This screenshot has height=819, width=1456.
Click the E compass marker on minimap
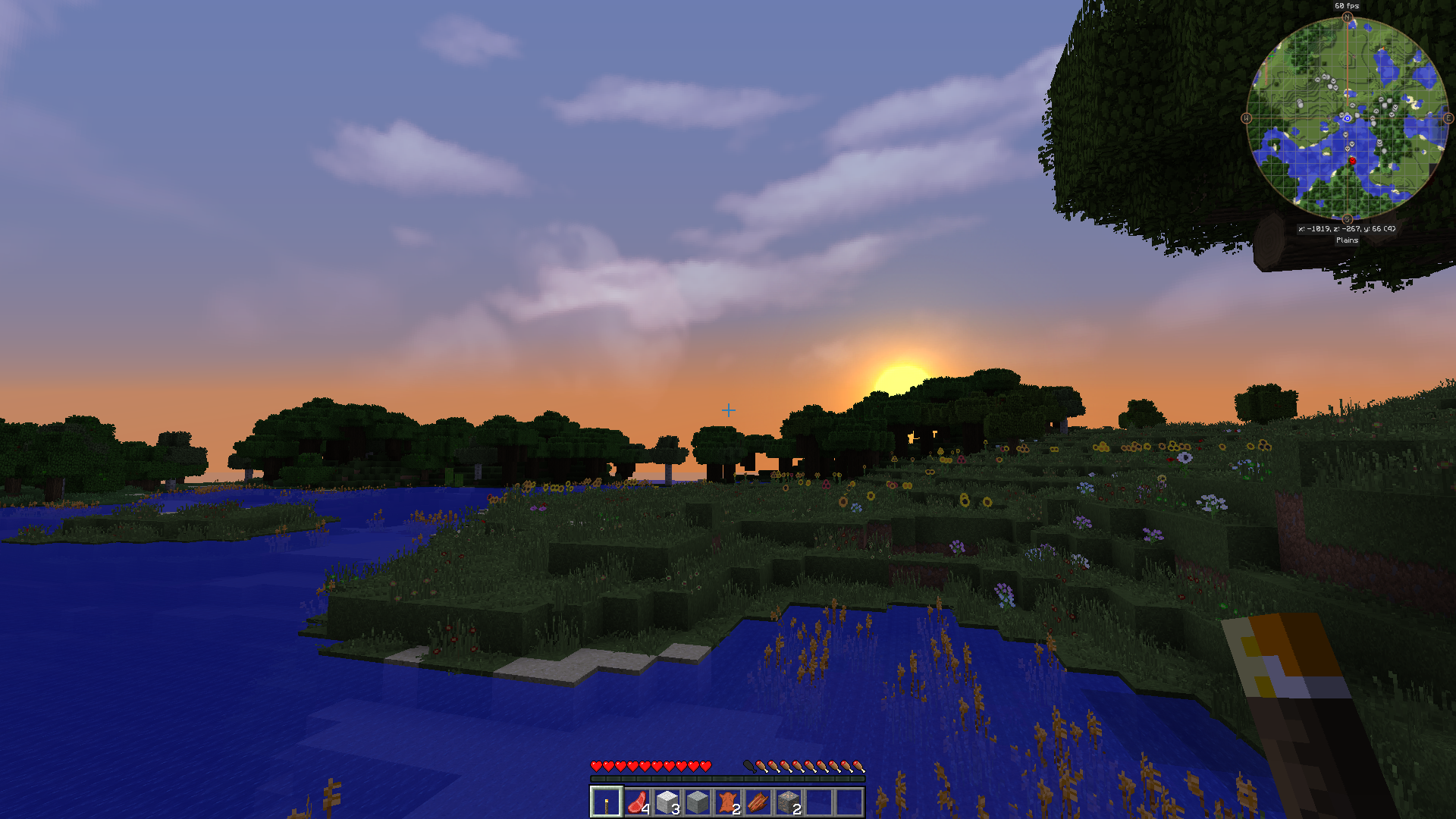(x=1448, y=118)
